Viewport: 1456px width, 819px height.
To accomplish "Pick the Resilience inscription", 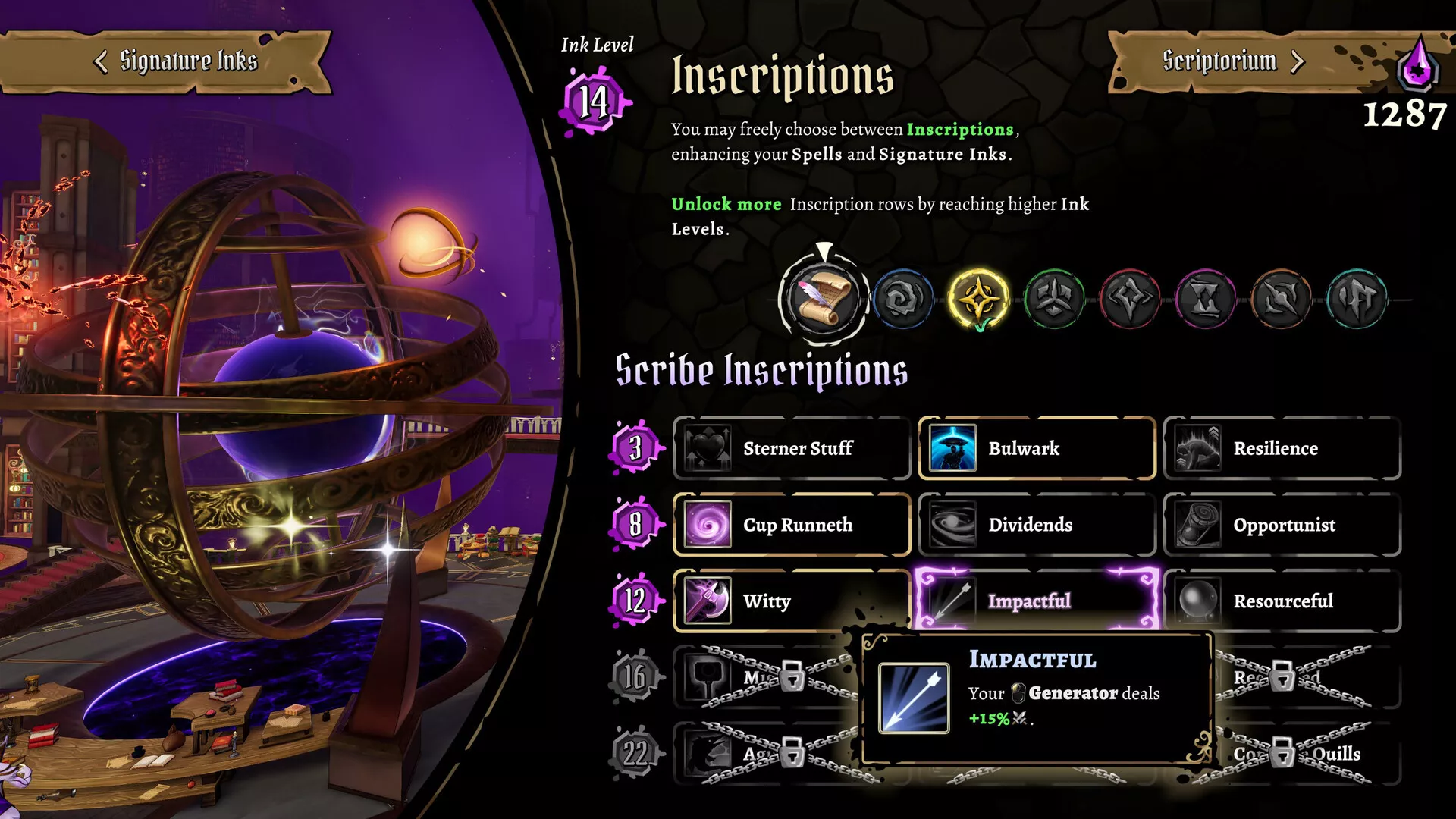I will (x=1282, y=448).
